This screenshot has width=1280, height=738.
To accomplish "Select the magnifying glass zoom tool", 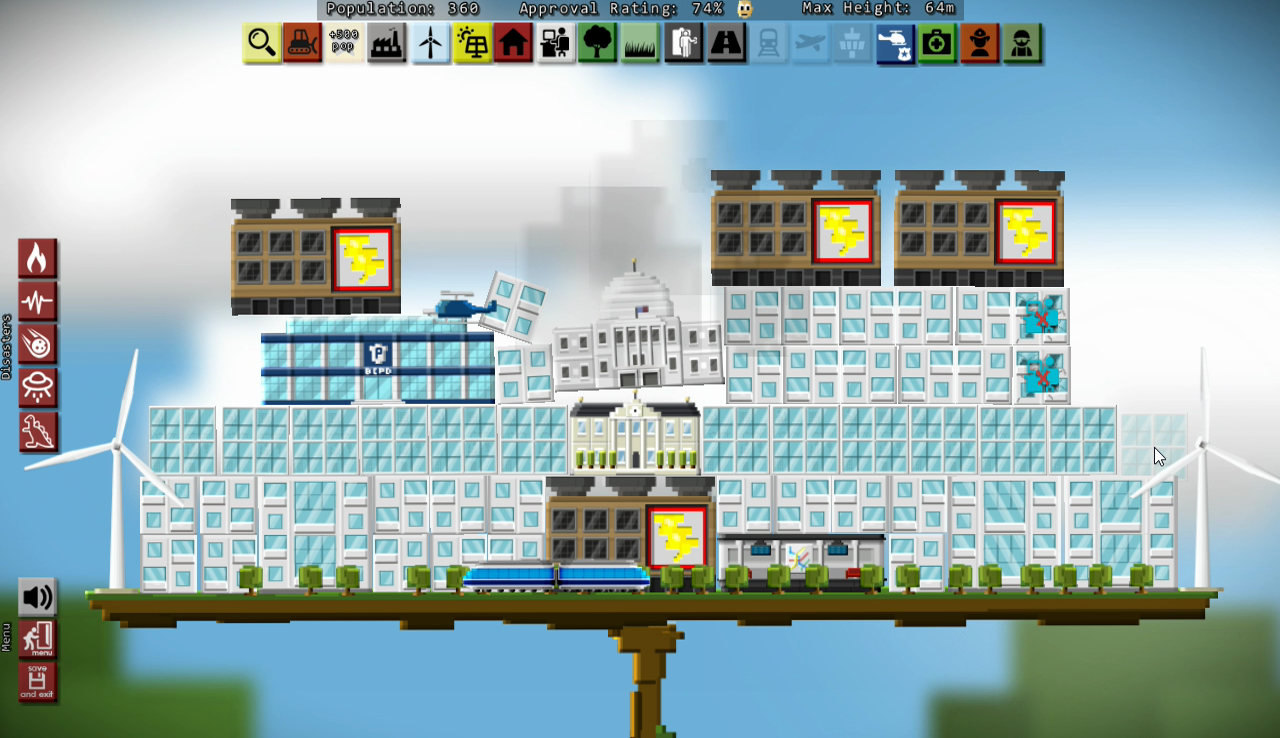I will pyautogui.click(x=261, y=43).
